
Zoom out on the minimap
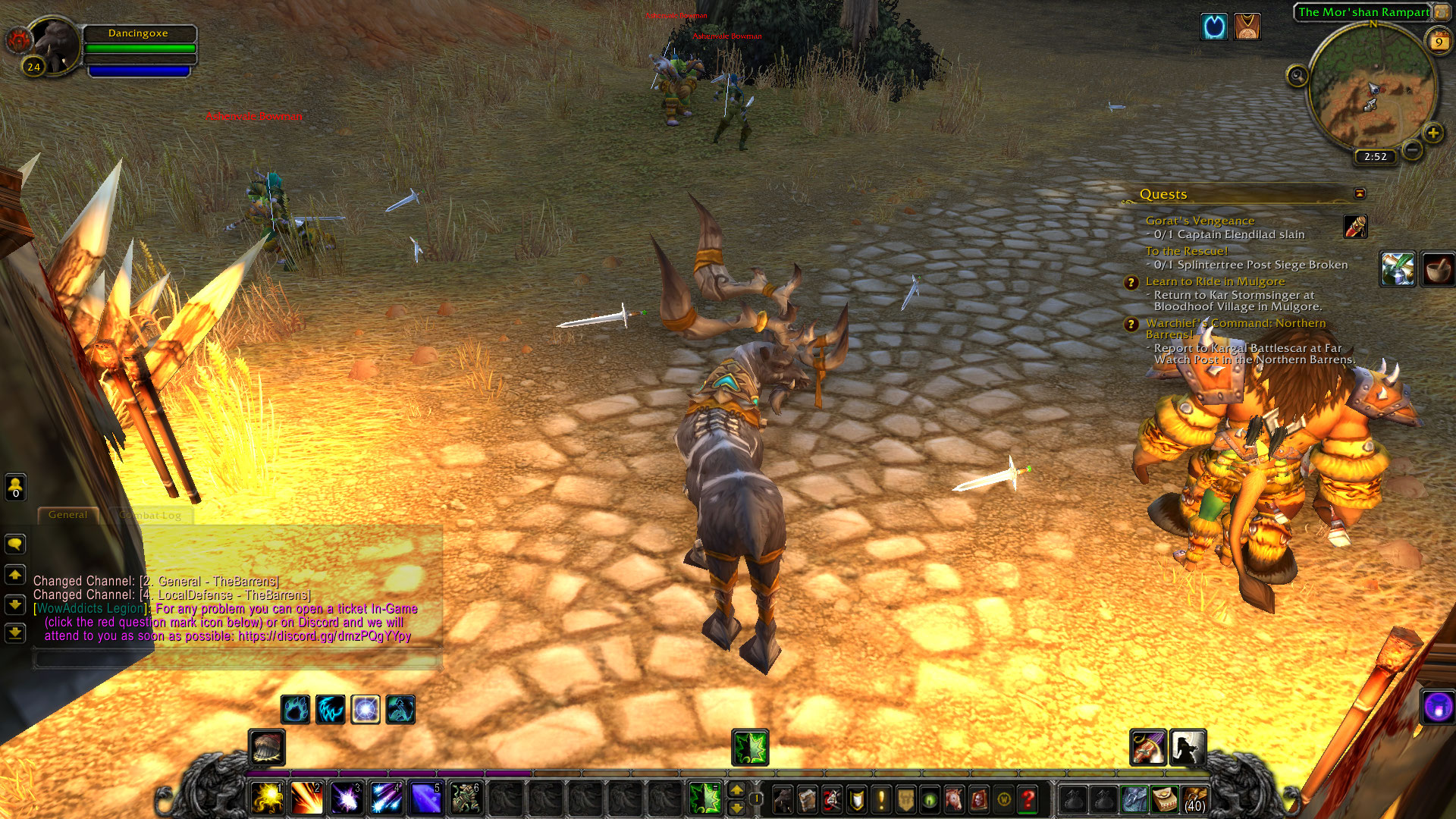coord(1412,150)
